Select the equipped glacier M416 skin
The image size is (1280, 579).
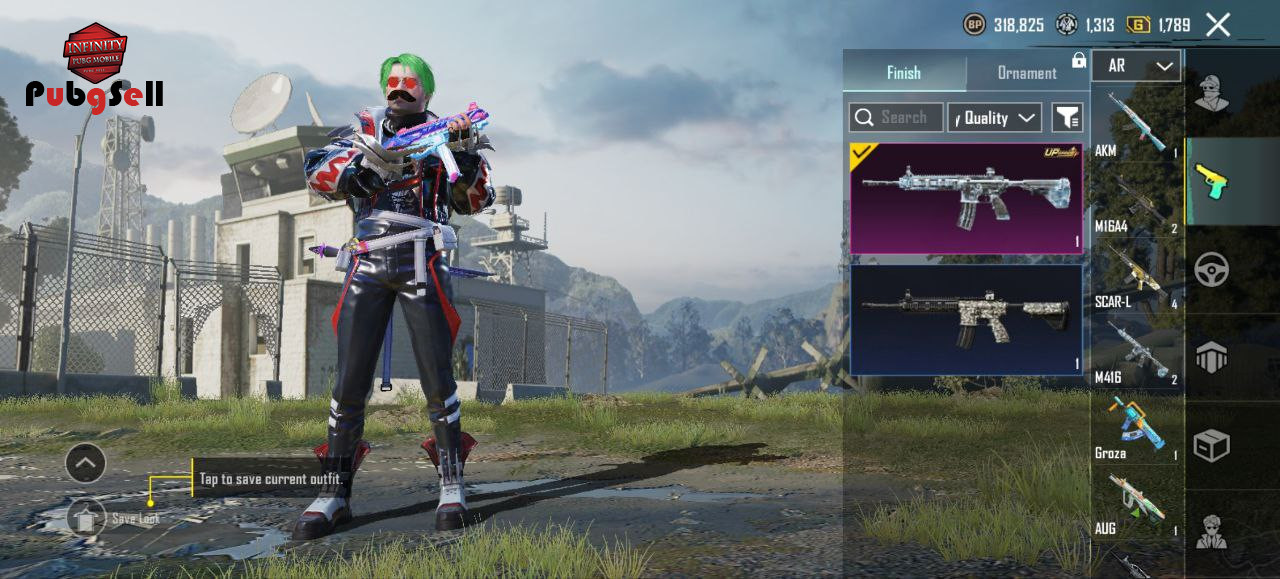(966, 198)
